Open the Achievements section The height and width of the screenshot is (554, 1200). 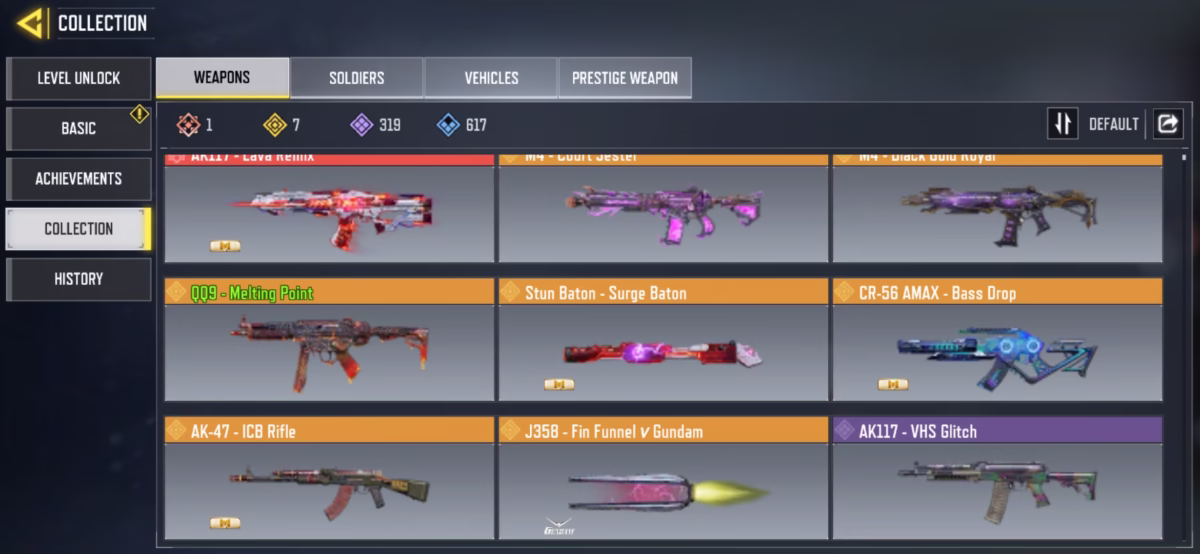click(x=78, y=178)
